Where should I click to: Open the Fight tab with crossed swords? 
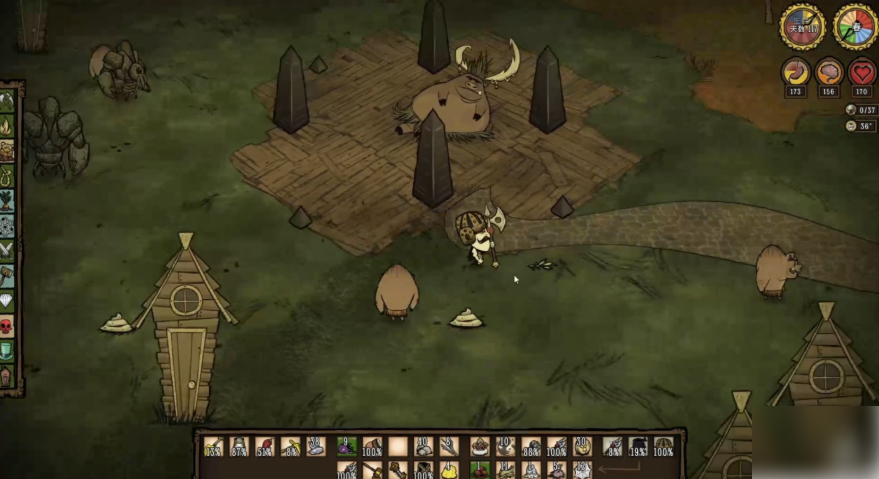[8, 251]
